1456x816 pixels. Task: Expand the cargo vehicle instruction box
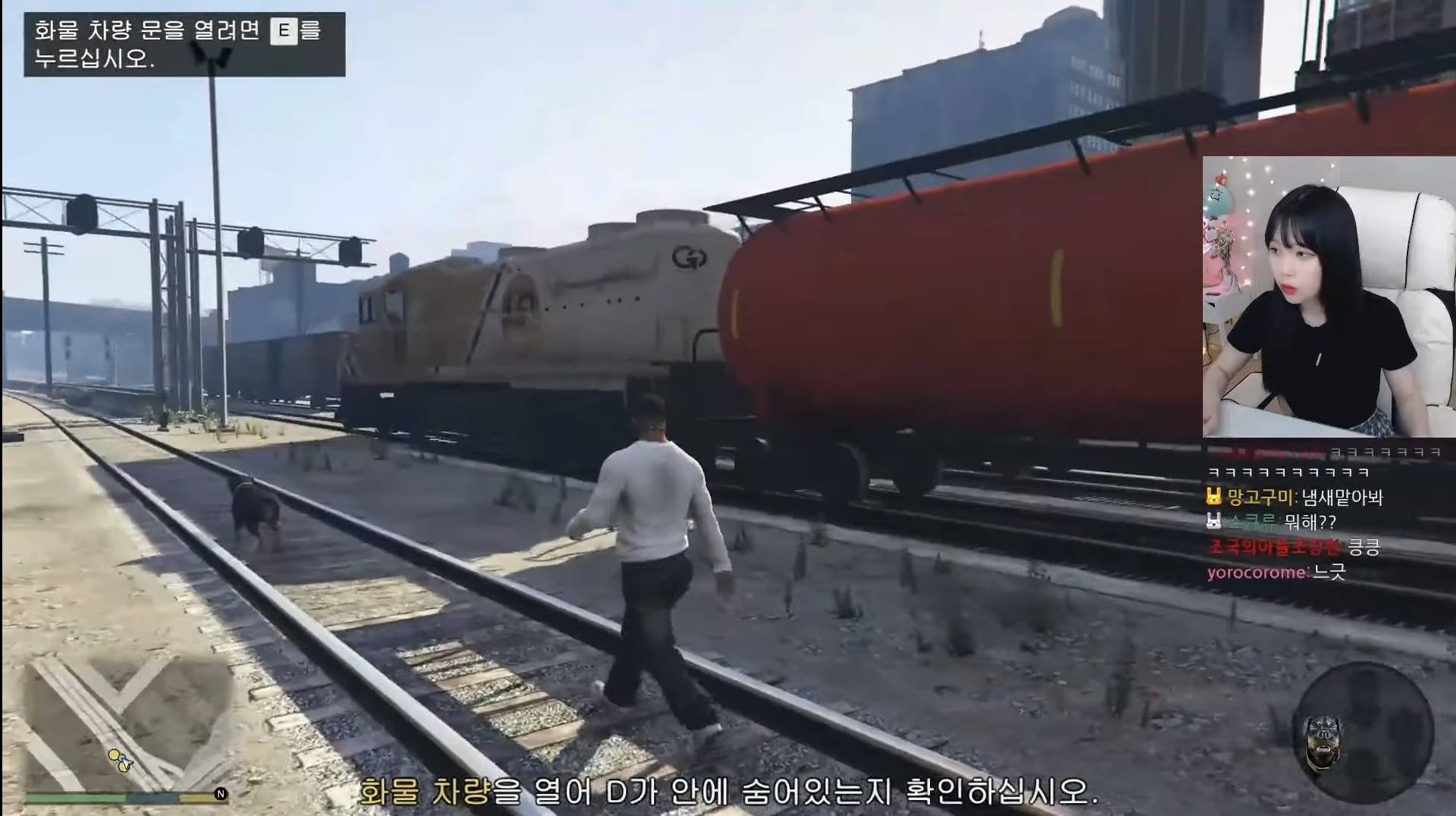182,43
